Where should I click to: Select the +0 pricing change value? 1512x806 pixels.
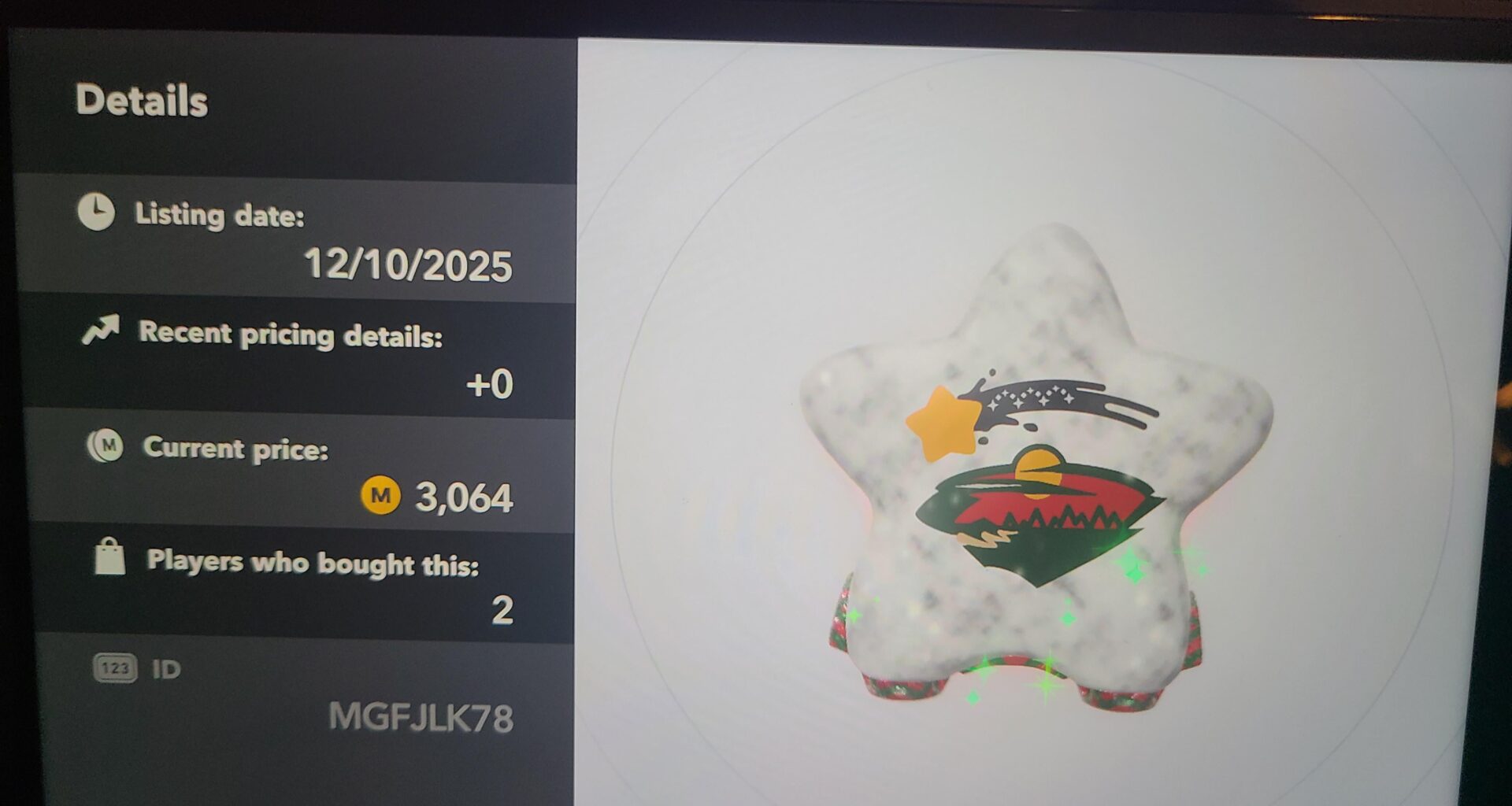[x=488, y=385]
